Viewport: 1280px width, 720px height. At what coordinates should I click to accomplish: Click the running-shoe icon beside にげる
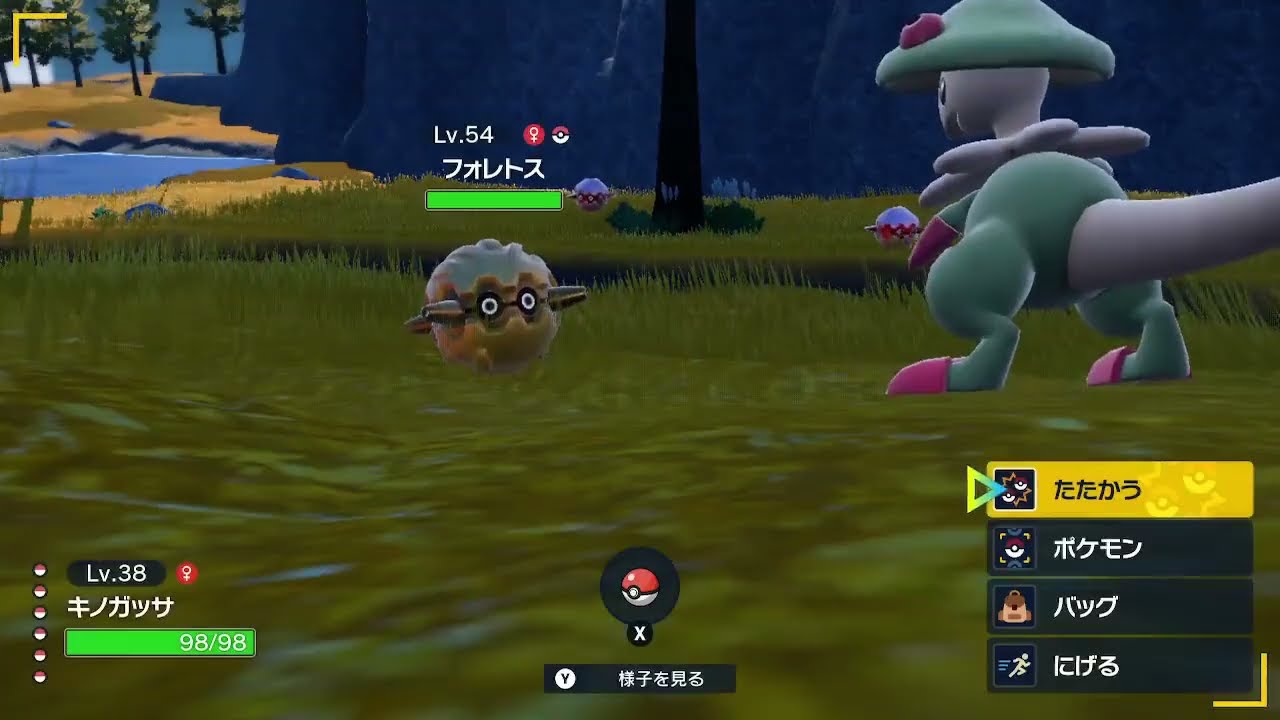1013,665
